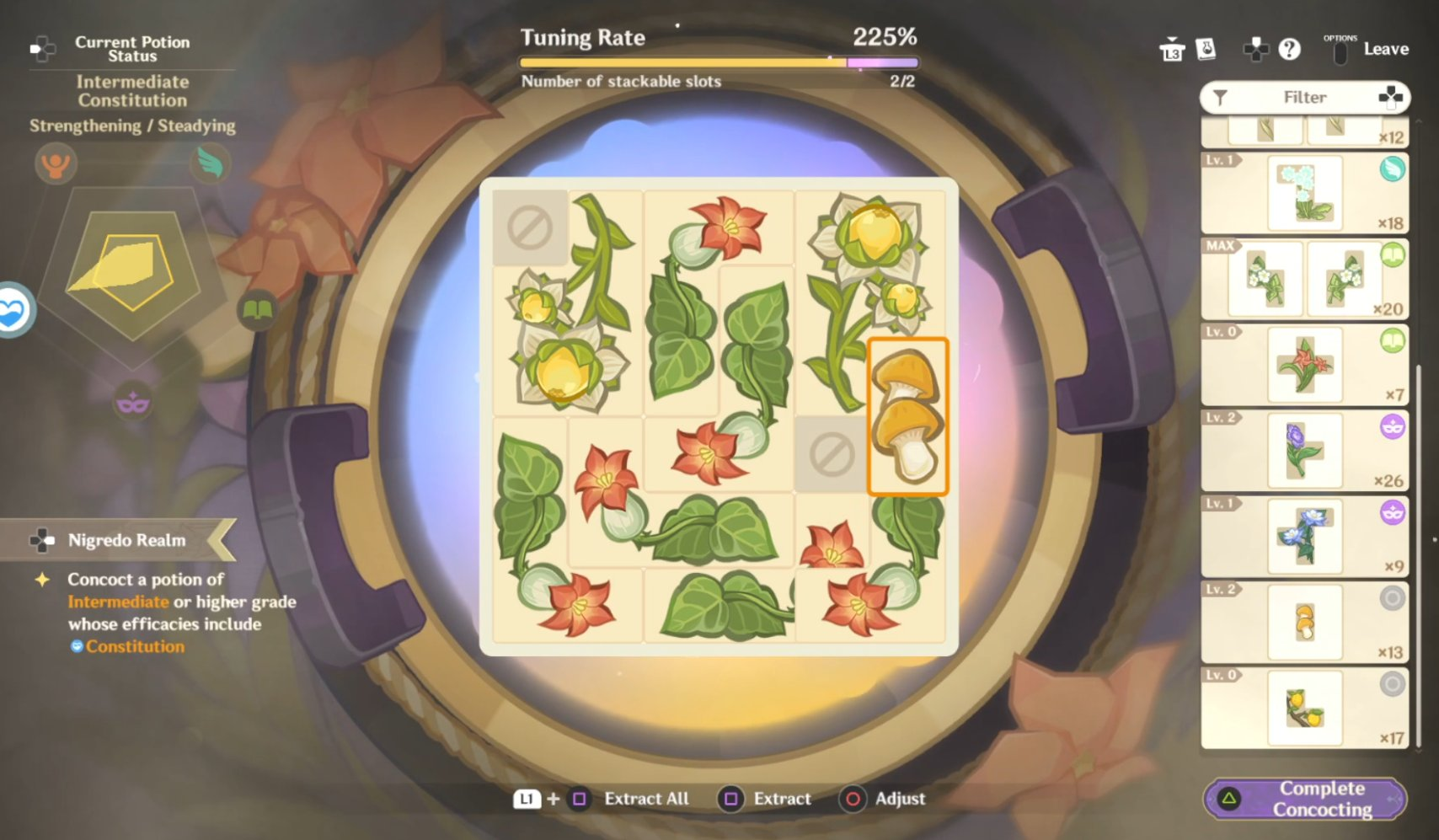Click the help question mark icon
Screen dimensions: 1439x840
[1290, 49]
